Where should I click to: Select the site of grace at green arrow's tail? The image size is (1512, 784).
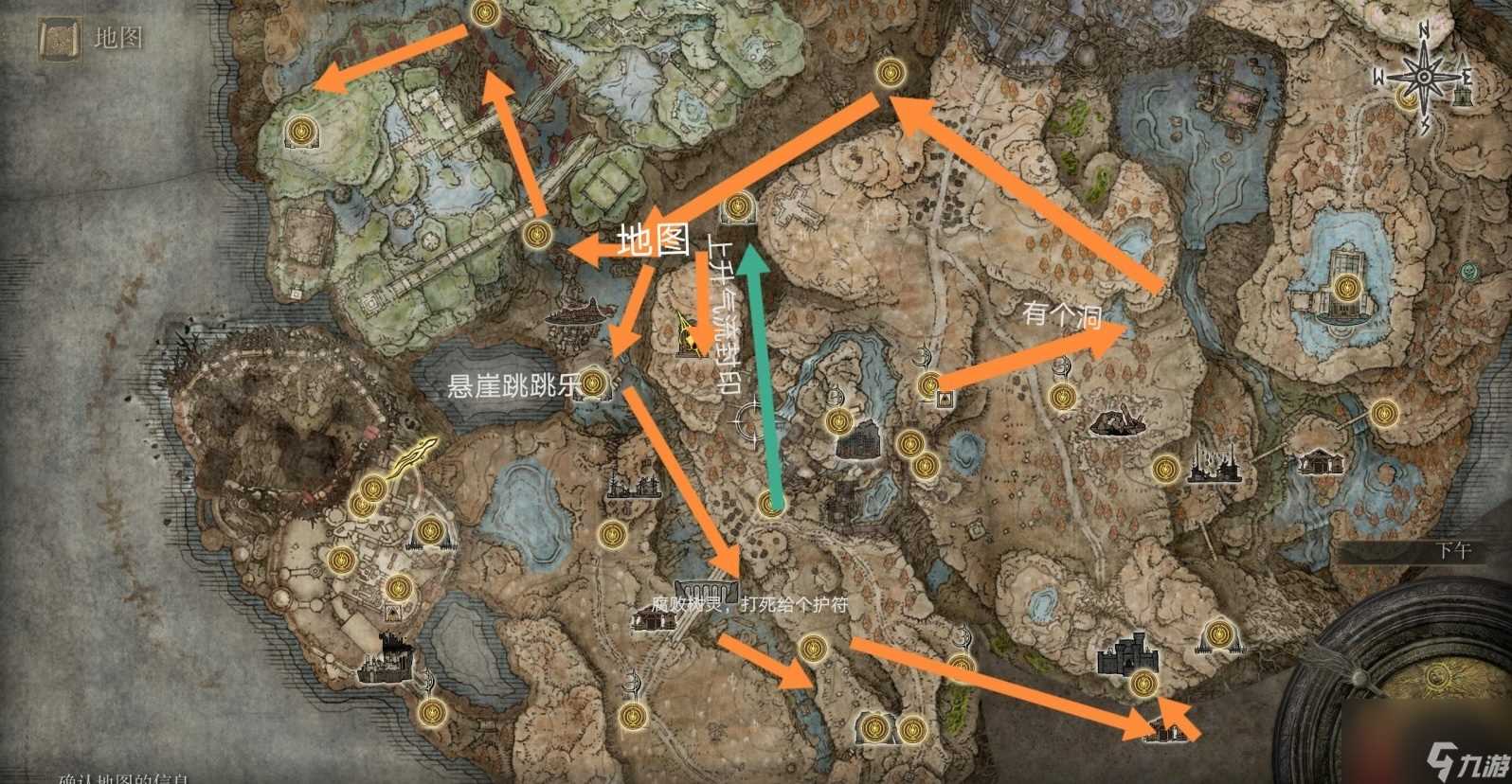[772, 505]
